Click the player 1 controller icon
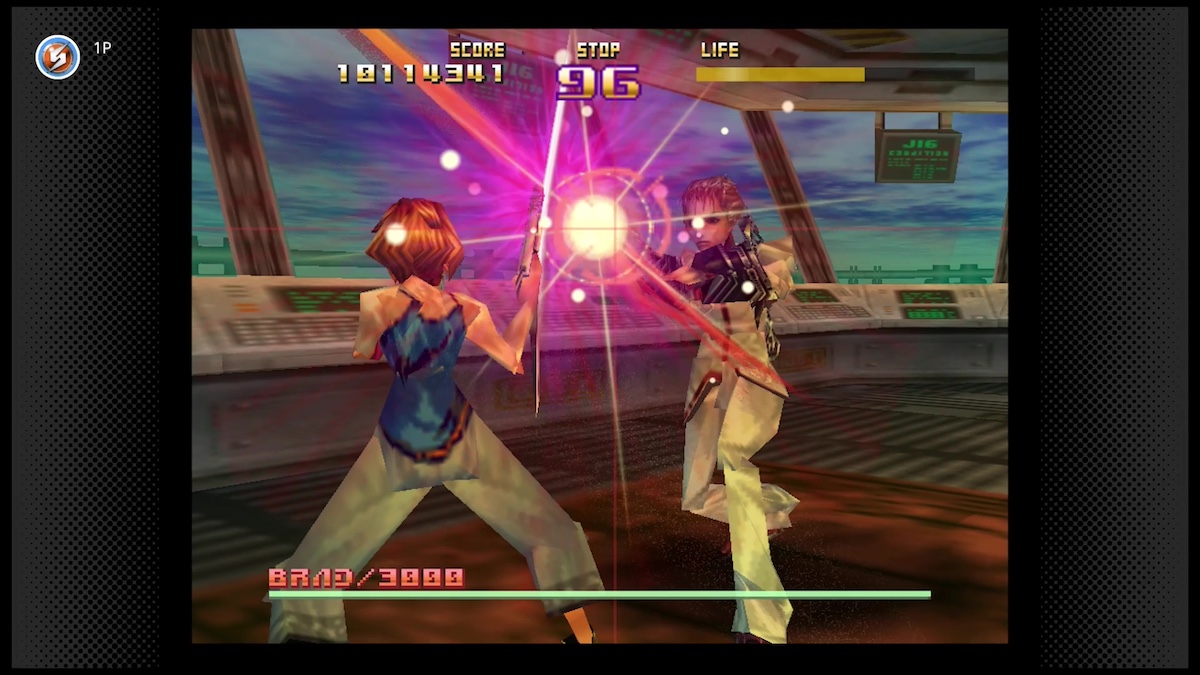1200x675 pixels. pyautogui.click(x=58, y=57)
